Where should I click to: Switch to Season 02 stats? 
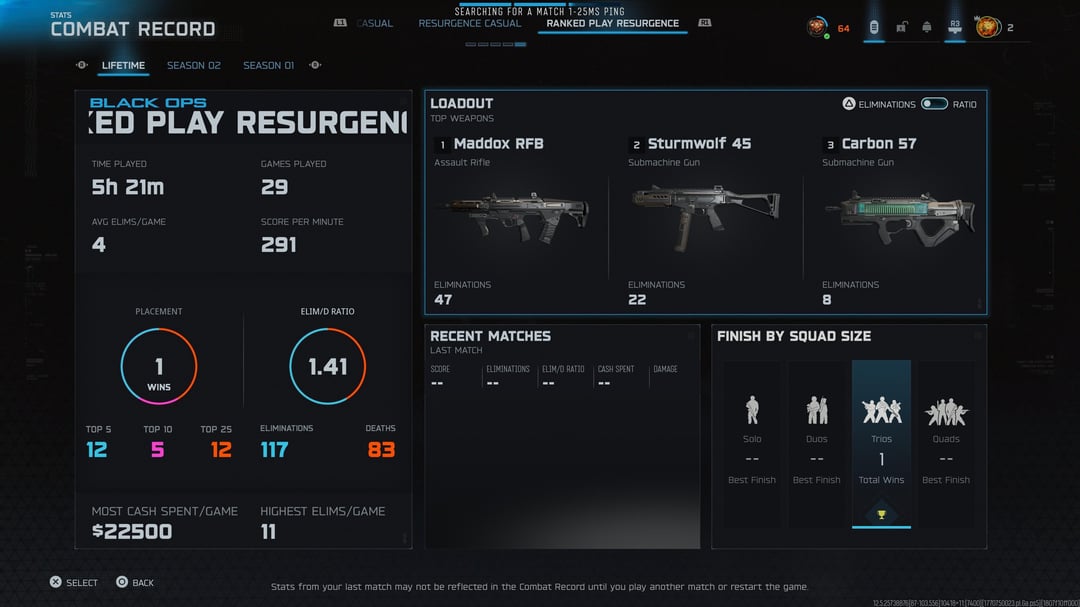[193, 66]
